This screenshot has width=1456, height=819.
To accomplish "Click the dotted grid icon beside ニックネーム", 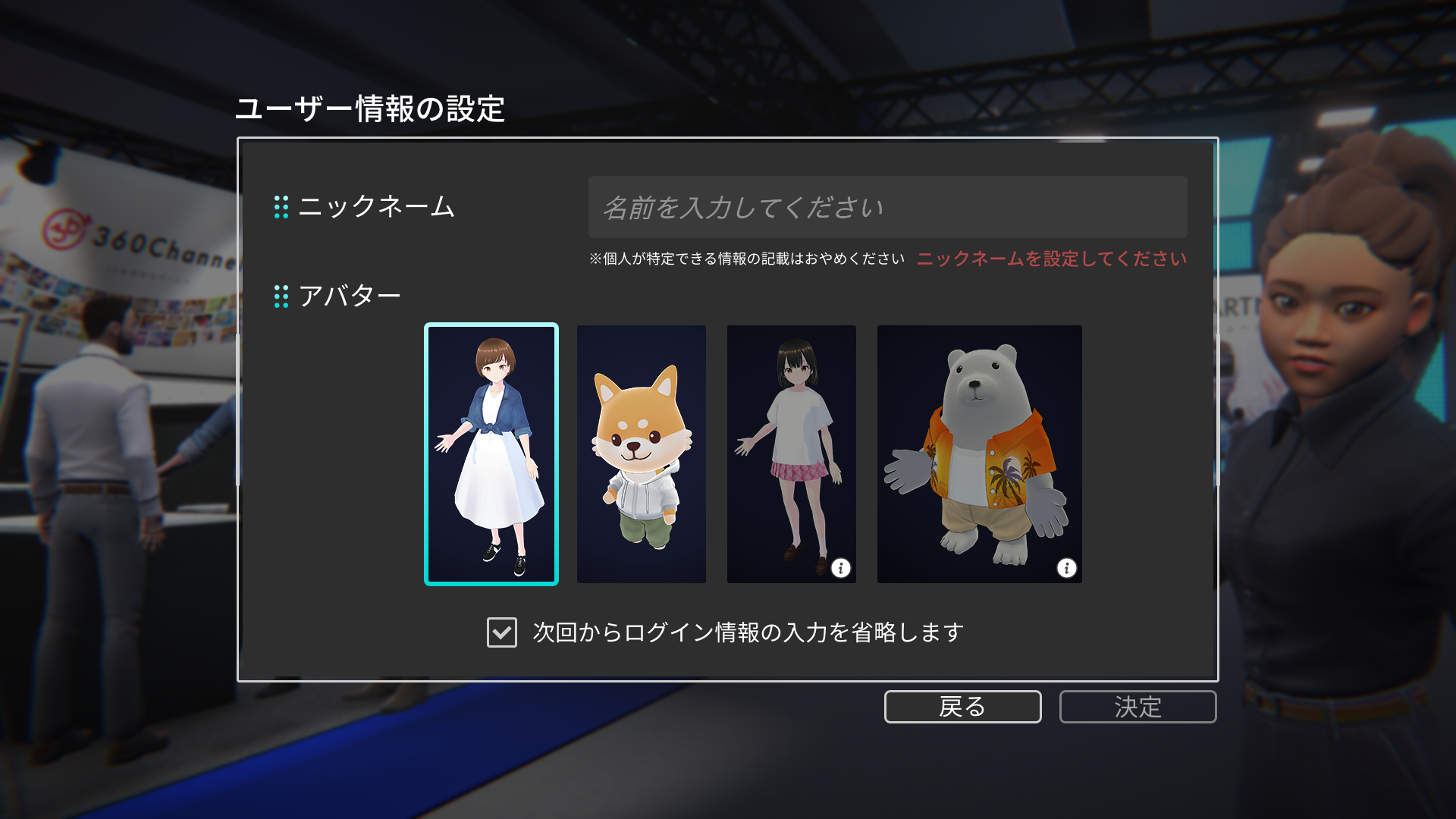I will coord(283,206).
